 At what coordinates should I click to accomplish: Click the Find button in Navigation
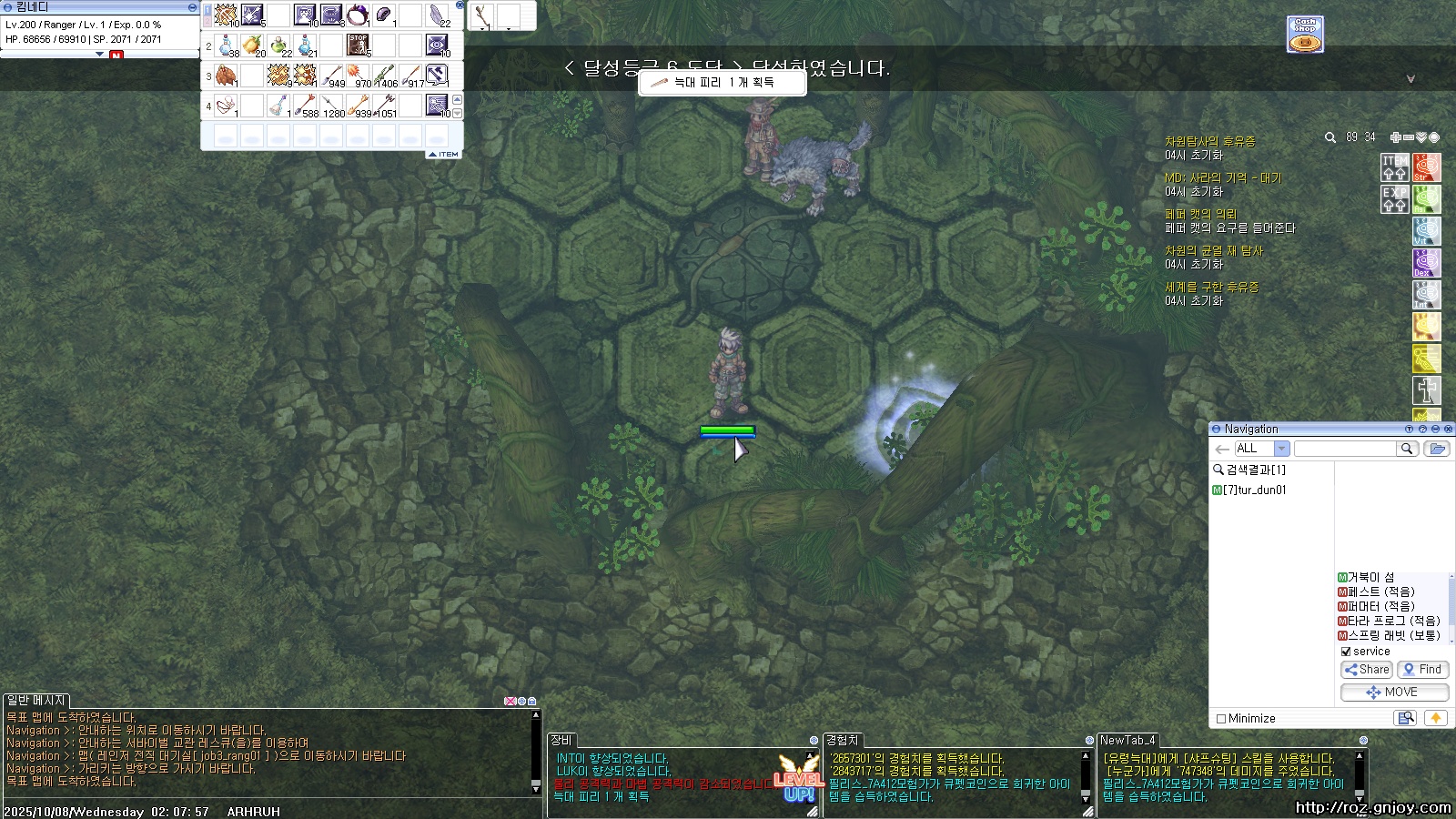pos(1423,670)
